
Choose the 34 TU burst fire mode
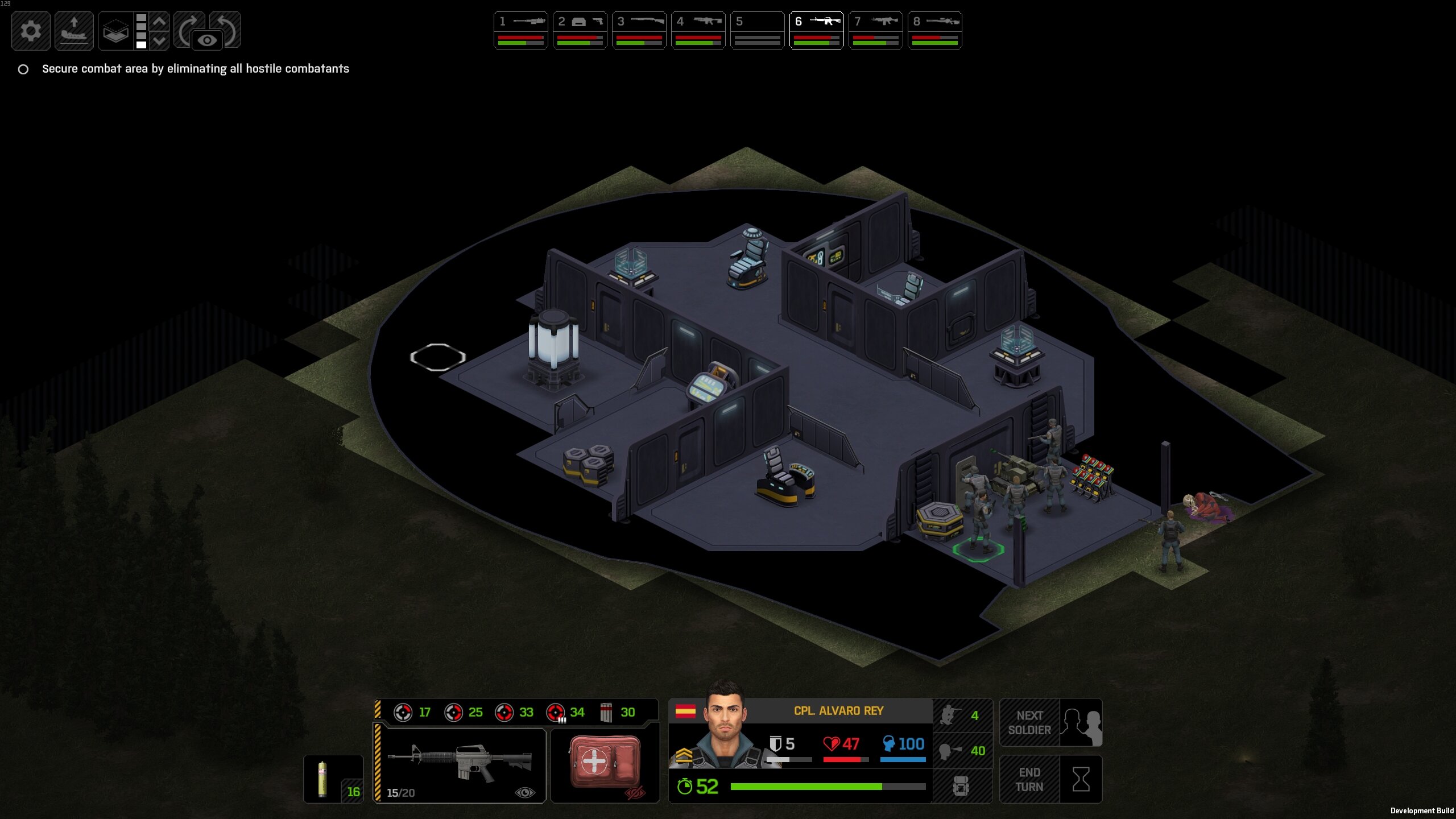pos(565,712)
